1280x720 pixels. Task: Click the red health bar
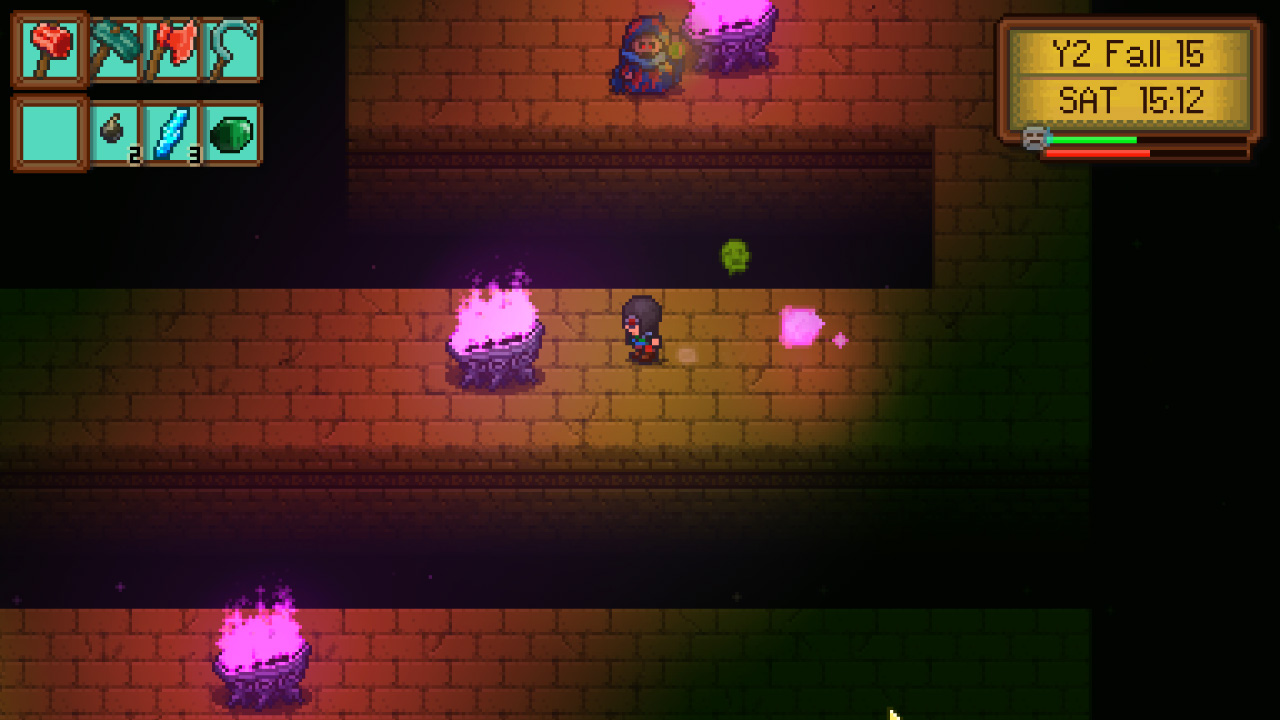1100,153
